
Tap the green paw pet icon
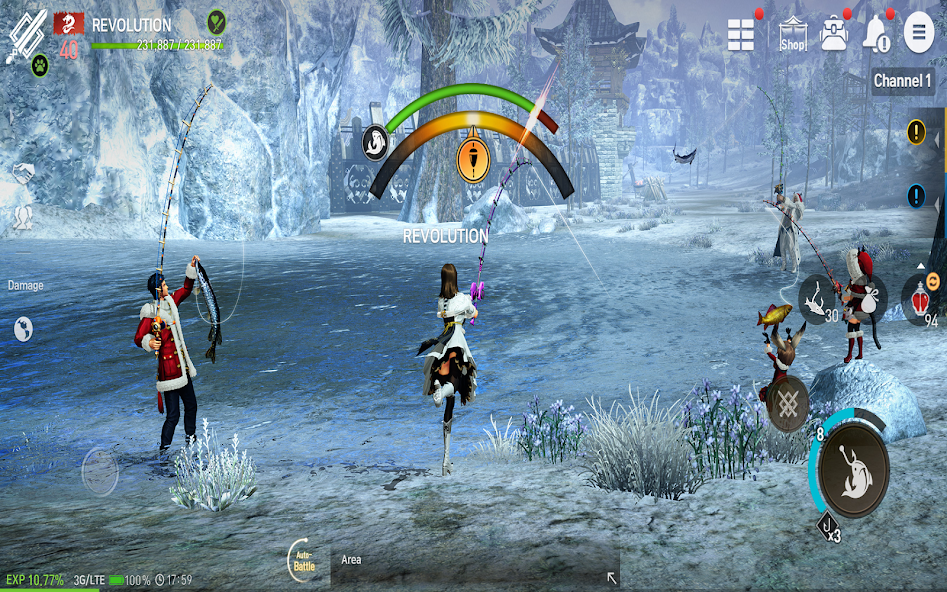point(40,66)
